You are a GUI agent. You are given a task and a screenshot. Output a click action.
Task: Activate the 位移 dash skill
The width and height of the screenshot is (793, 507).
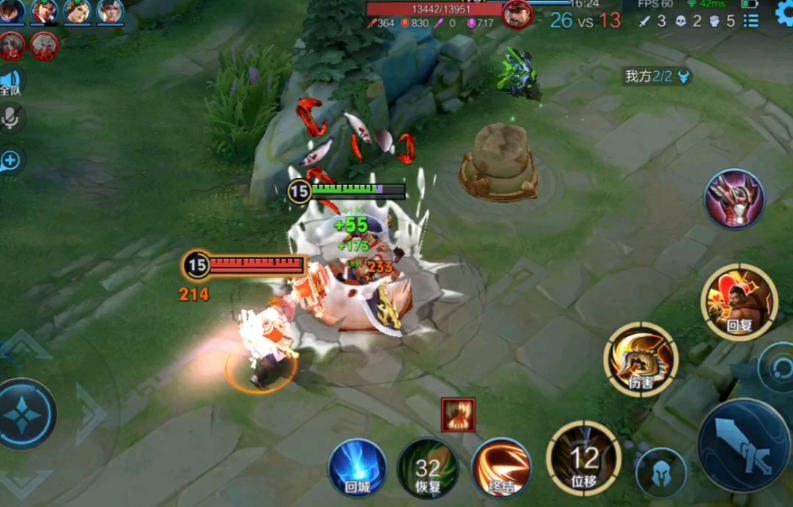584,458
